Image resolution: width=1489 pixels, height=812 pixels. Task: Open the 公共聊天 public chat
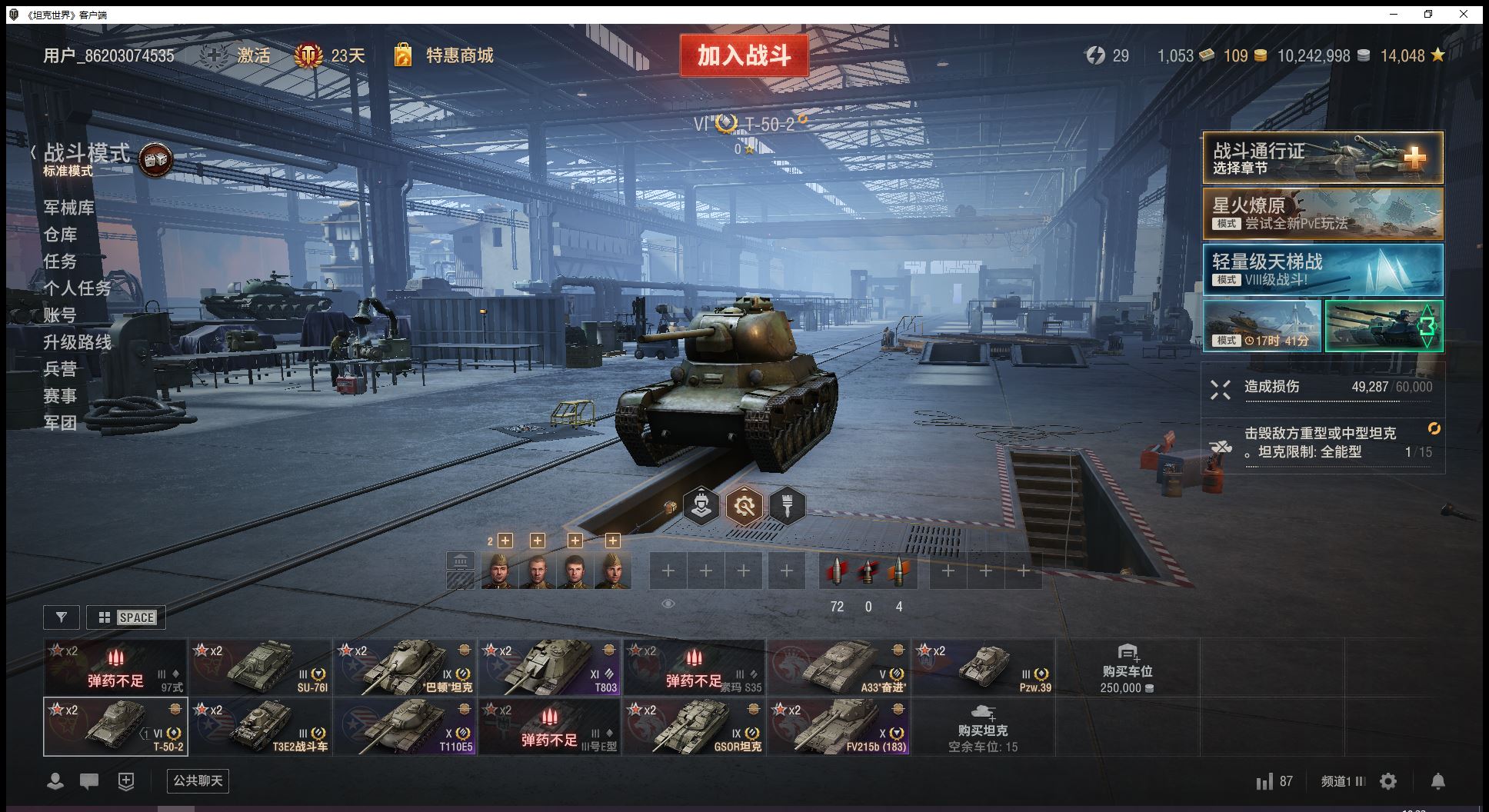click(198, 781)
